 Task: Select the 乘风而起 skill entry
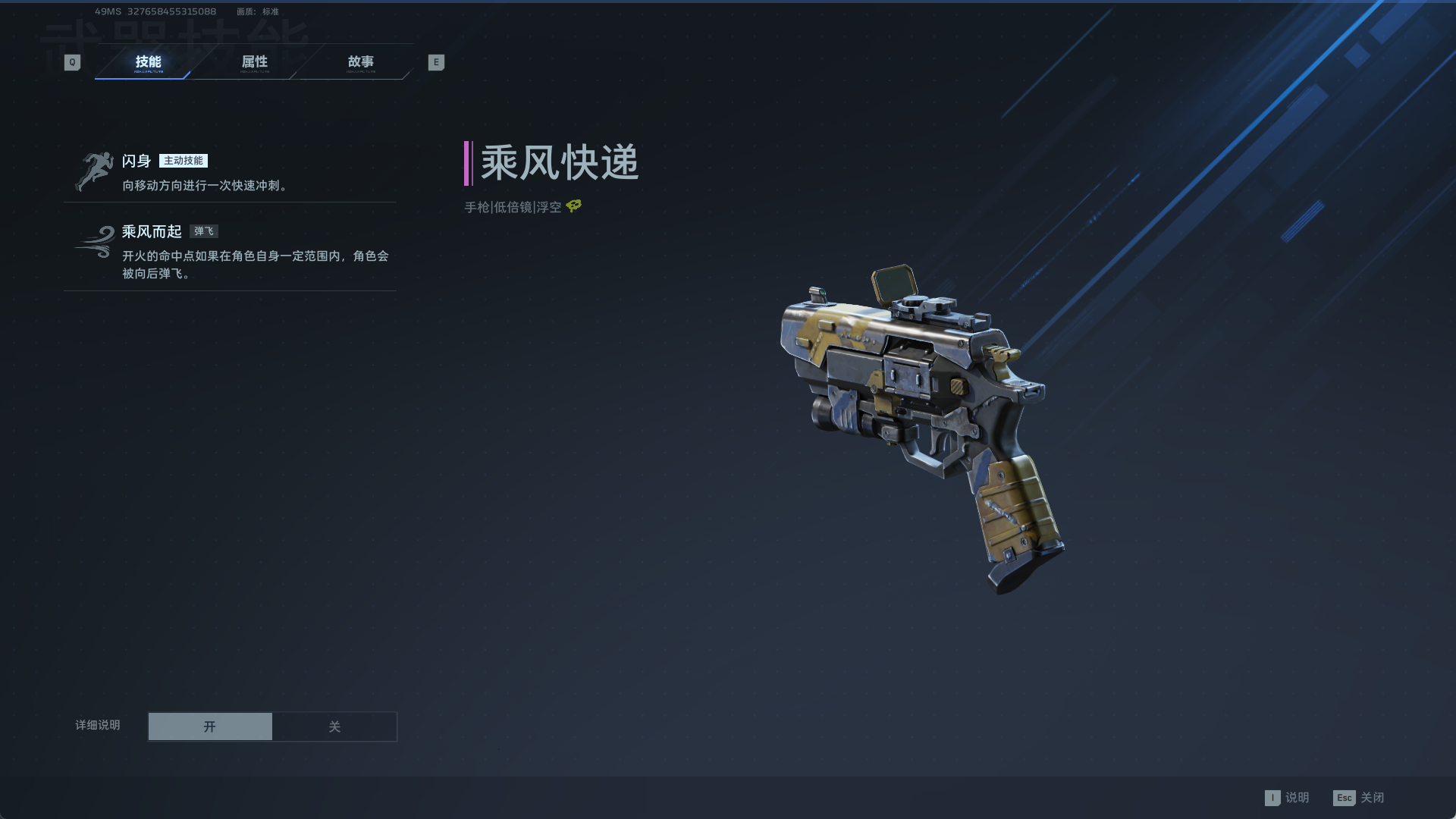click(230, 250)
